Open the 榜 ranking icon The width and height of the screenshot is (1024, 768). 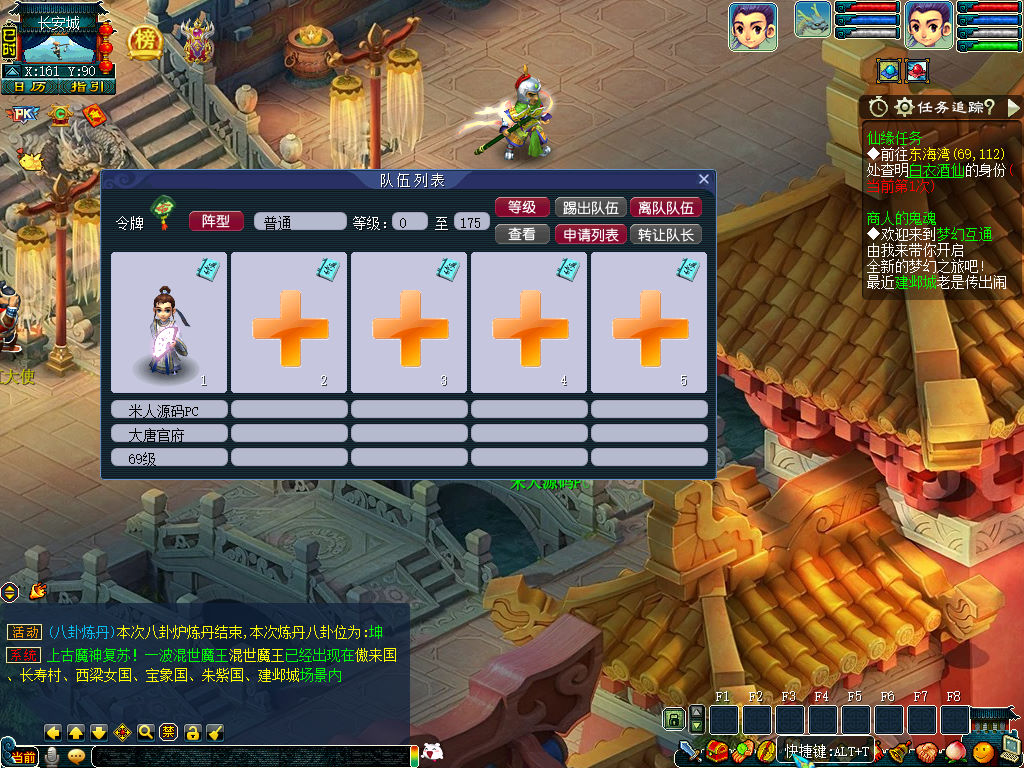tap(146, 41)
